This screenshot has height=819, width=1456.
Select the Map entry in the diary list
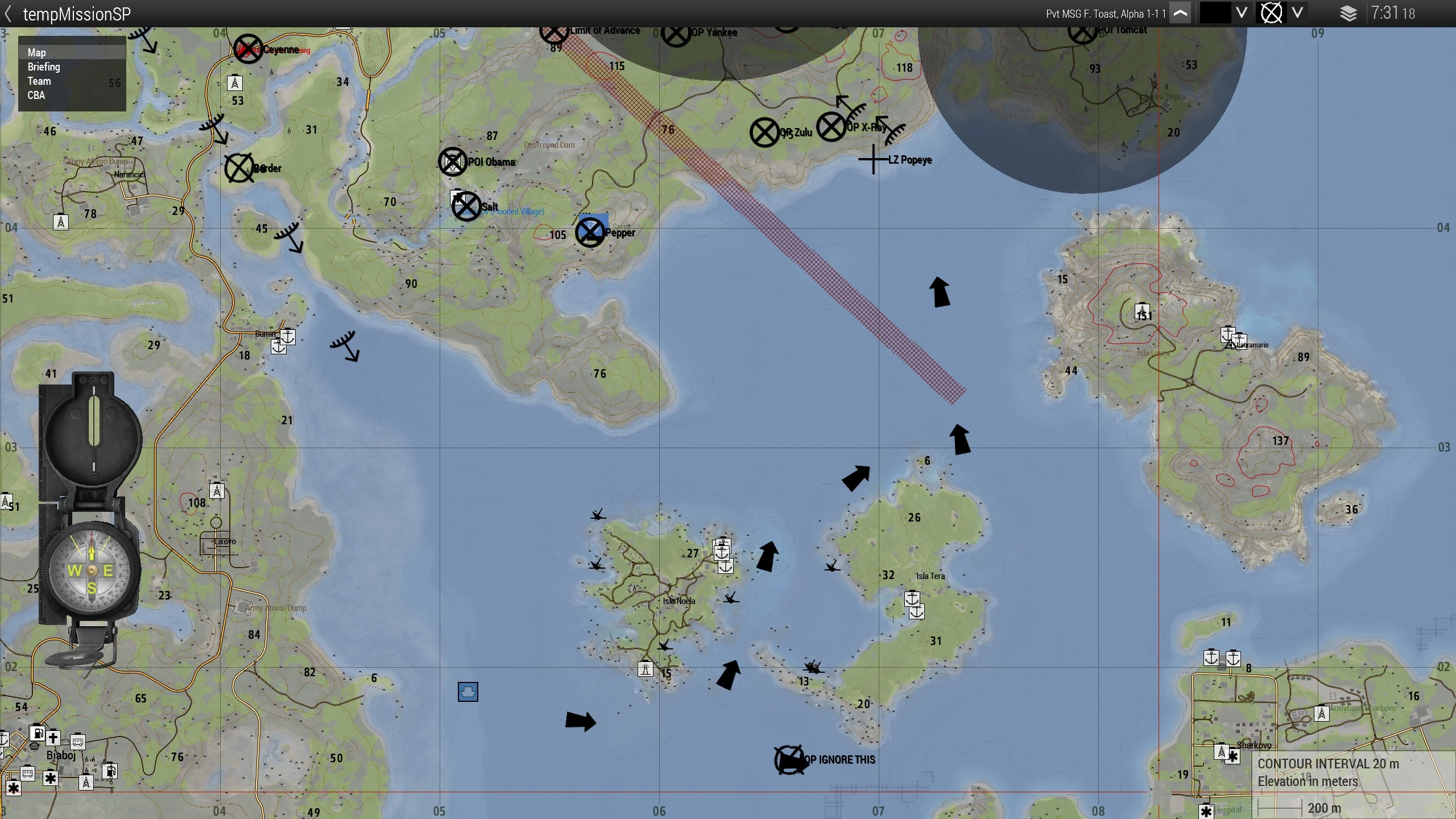37,52
